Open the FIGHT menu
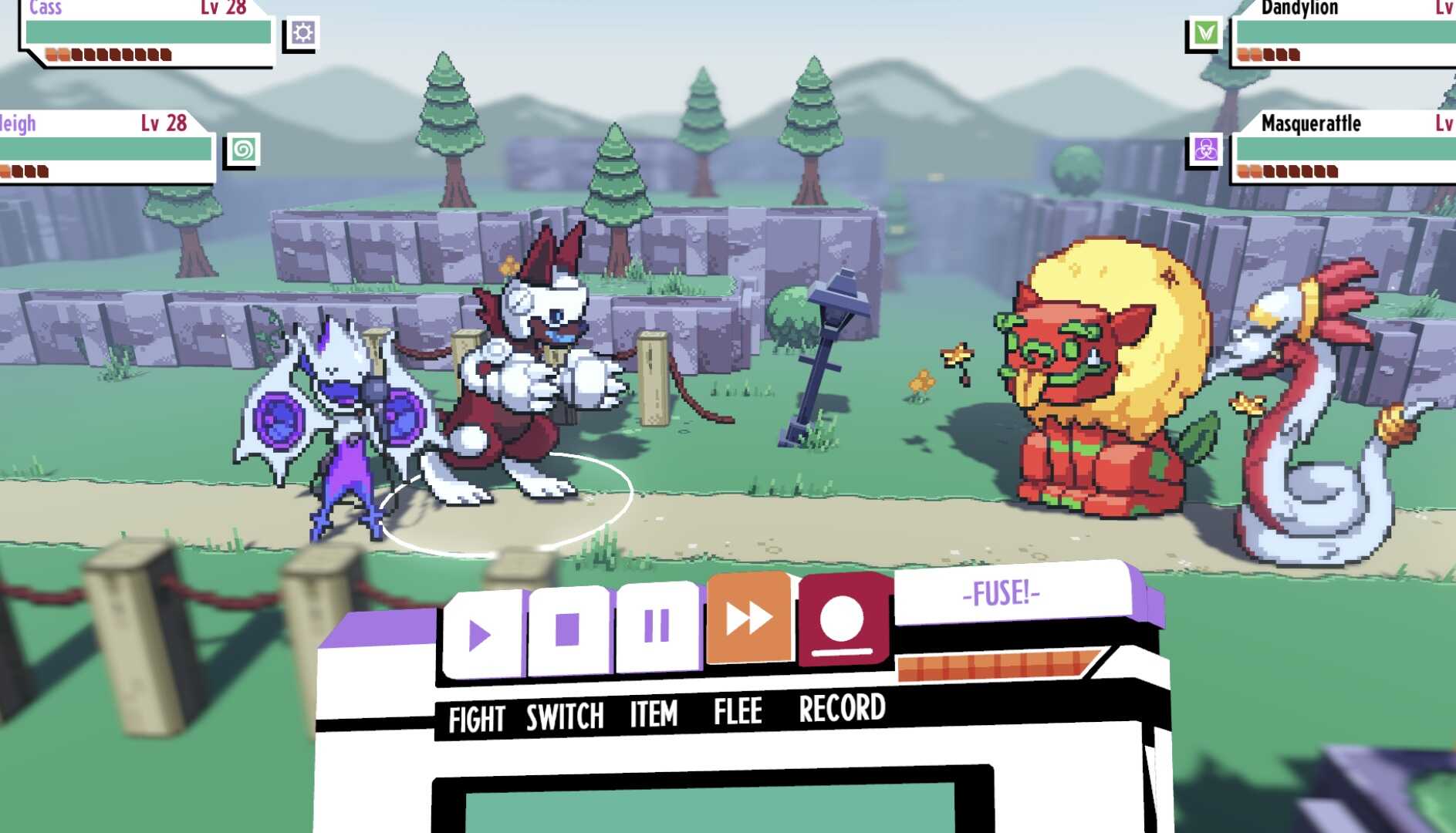This screenshot has height=833, width=1456. point(478,717)
